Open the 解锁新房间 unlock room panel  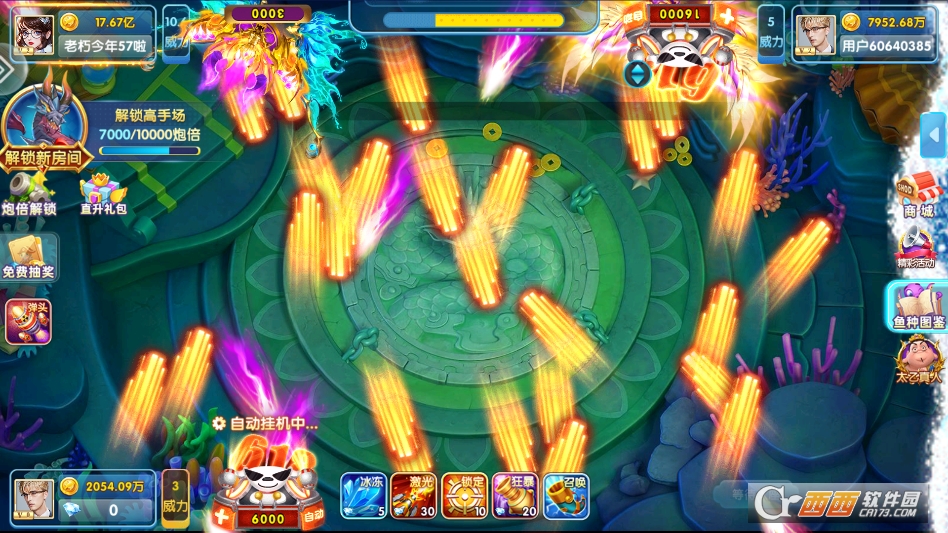pos(45,128)
